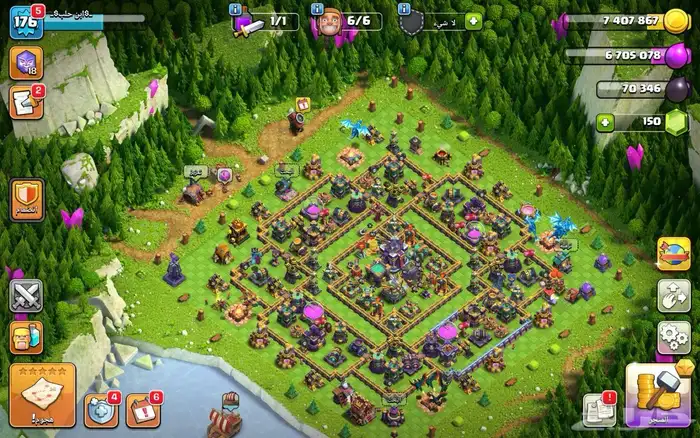Open the purple clan perks icon

pos(25,63)
